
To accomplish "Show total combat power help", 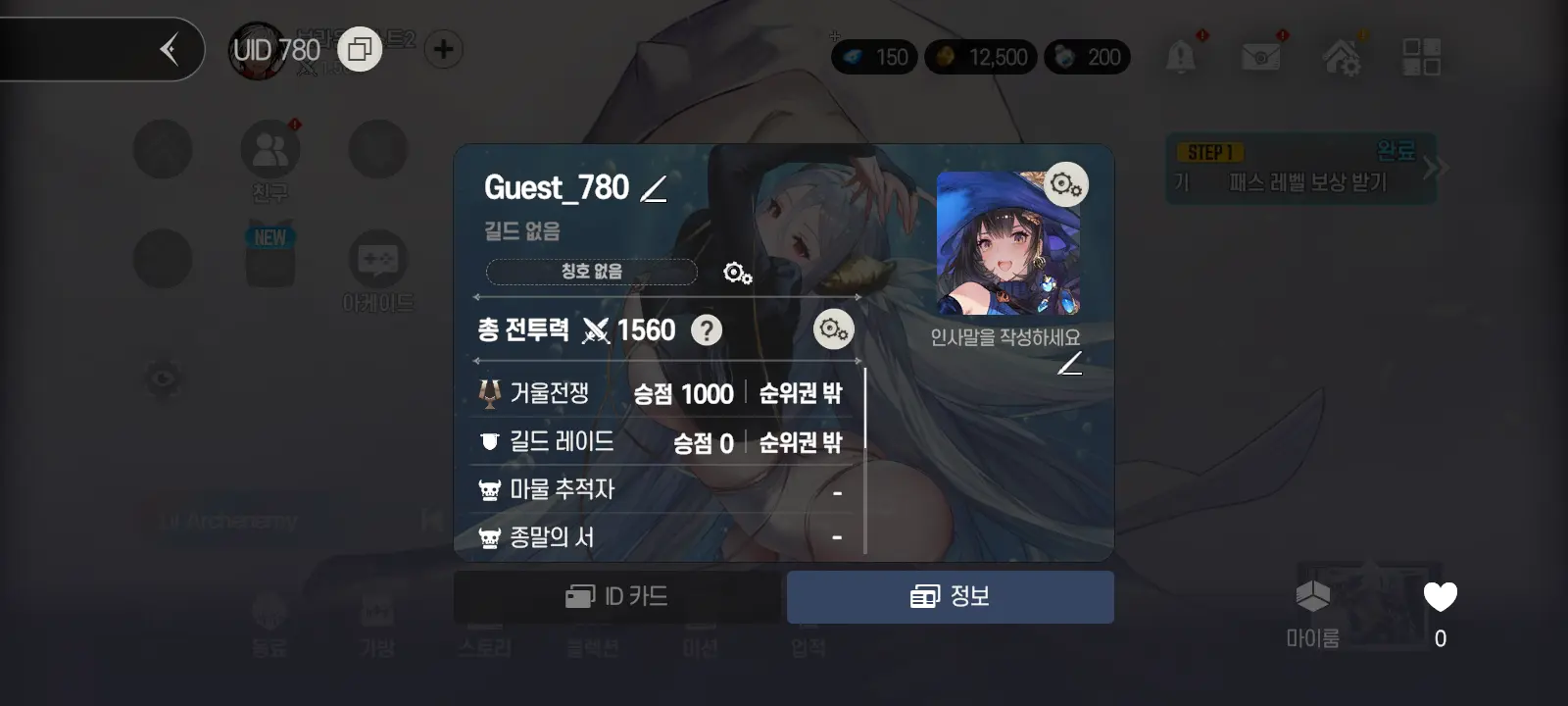I will 706,330.
